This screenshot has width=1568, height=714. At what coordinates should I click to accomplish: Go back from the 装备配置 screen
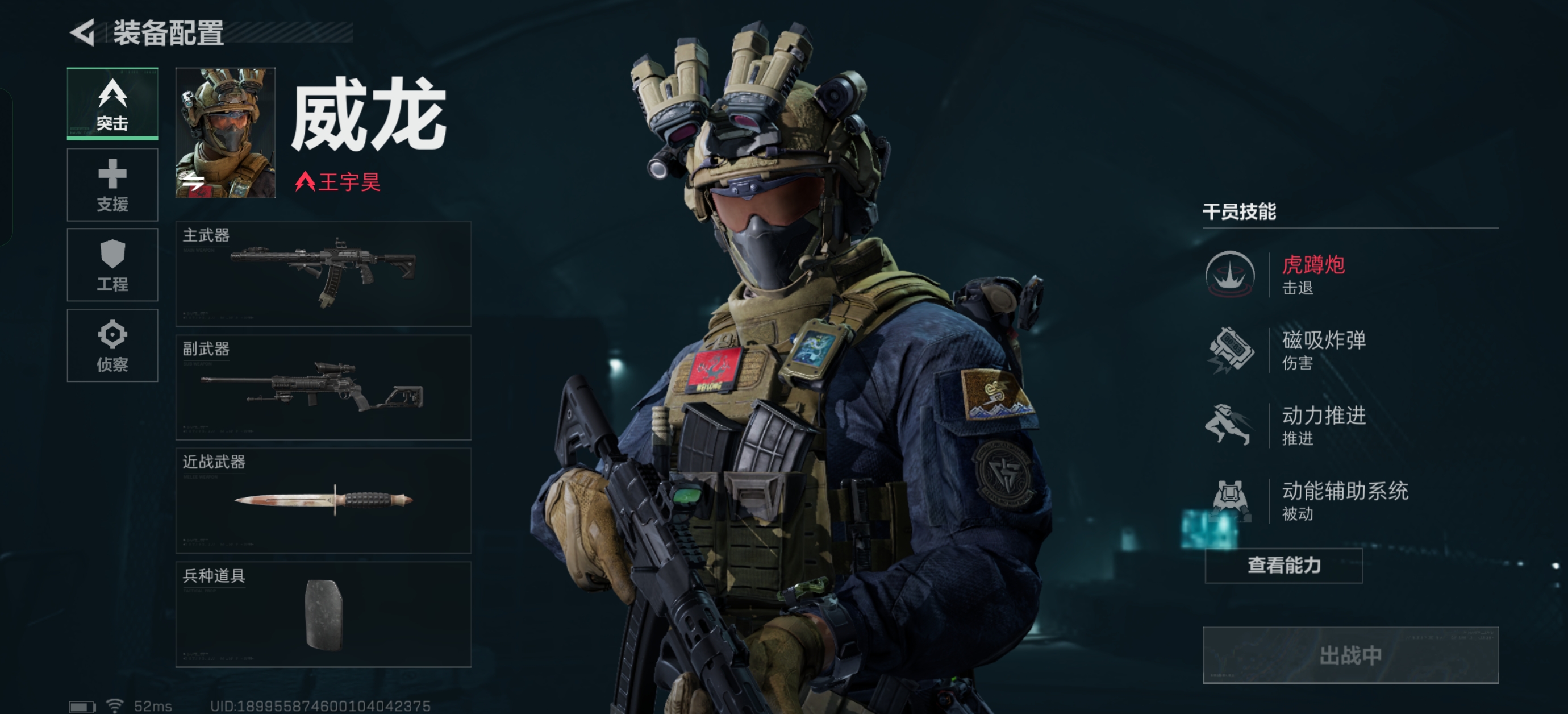(84, 32)
